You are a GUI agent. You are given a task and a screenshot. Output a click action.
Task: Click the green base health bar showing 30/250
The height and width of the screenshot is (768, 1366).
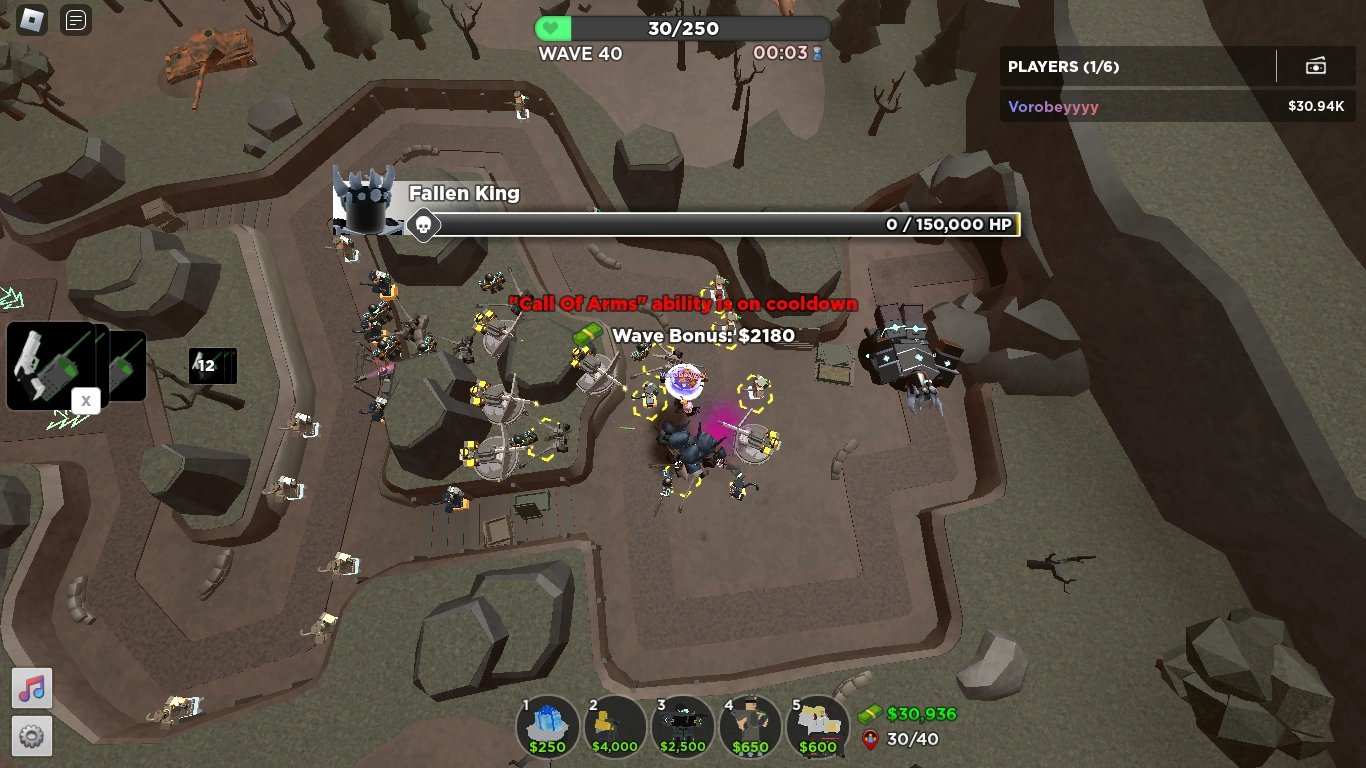point(683,28)
